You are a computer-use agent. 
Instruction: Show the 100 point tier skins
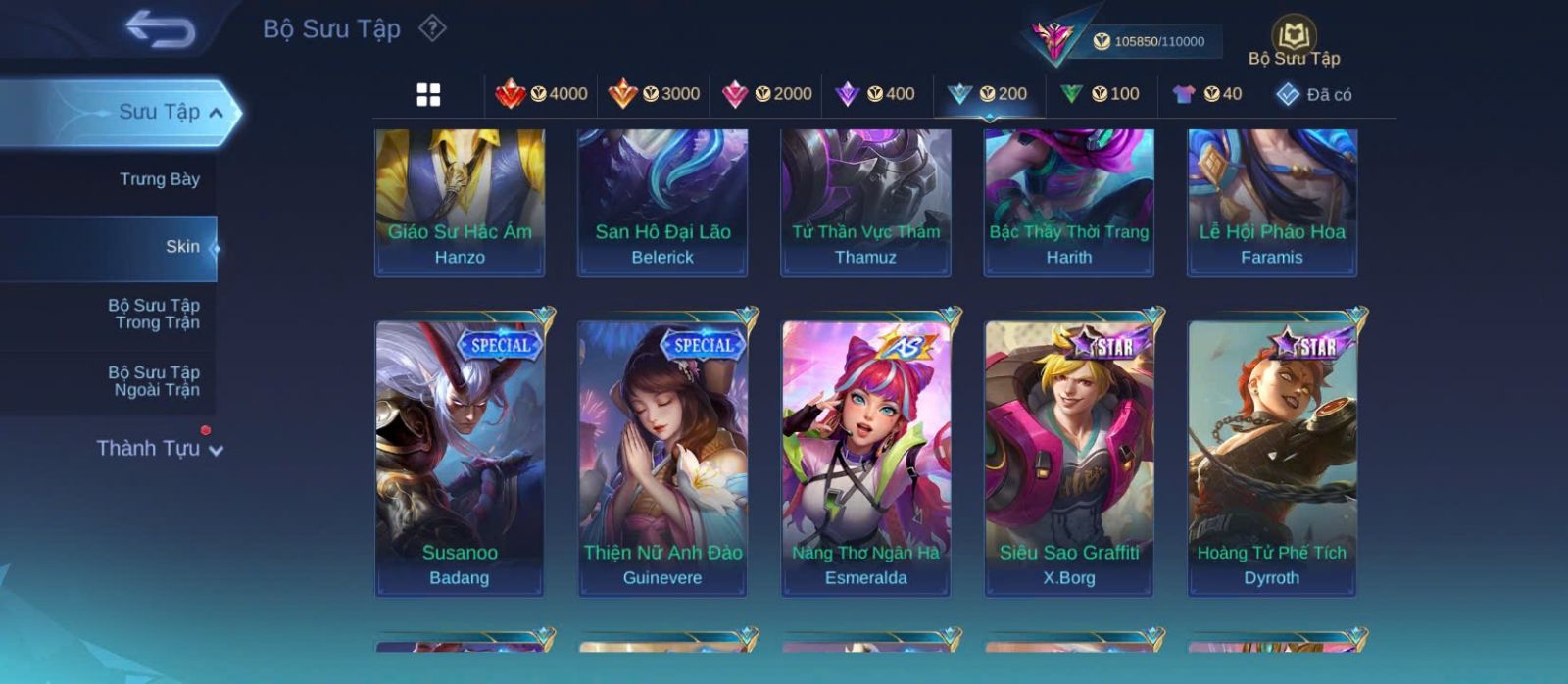pos(1100,94)
